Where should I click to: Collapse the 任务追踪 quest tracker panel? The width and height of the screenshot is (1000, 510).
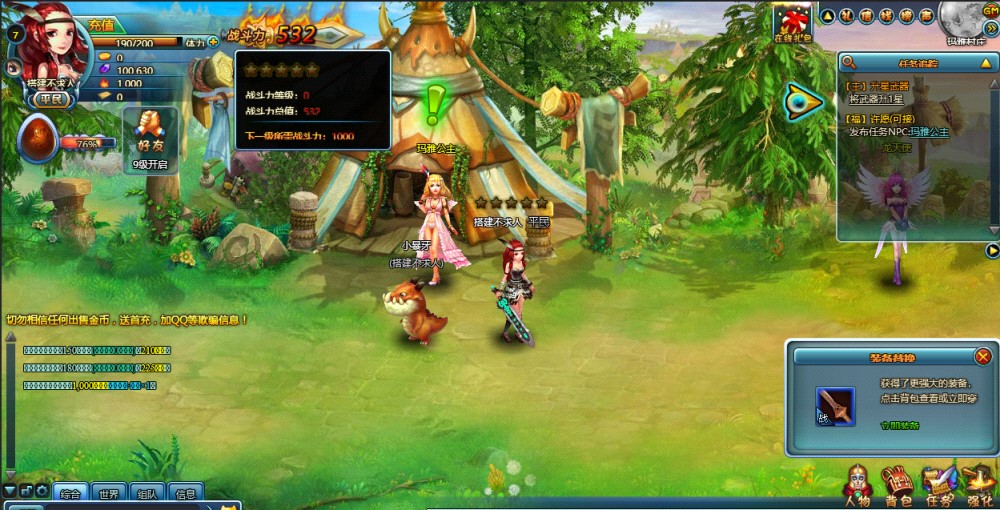pos(985,62)
